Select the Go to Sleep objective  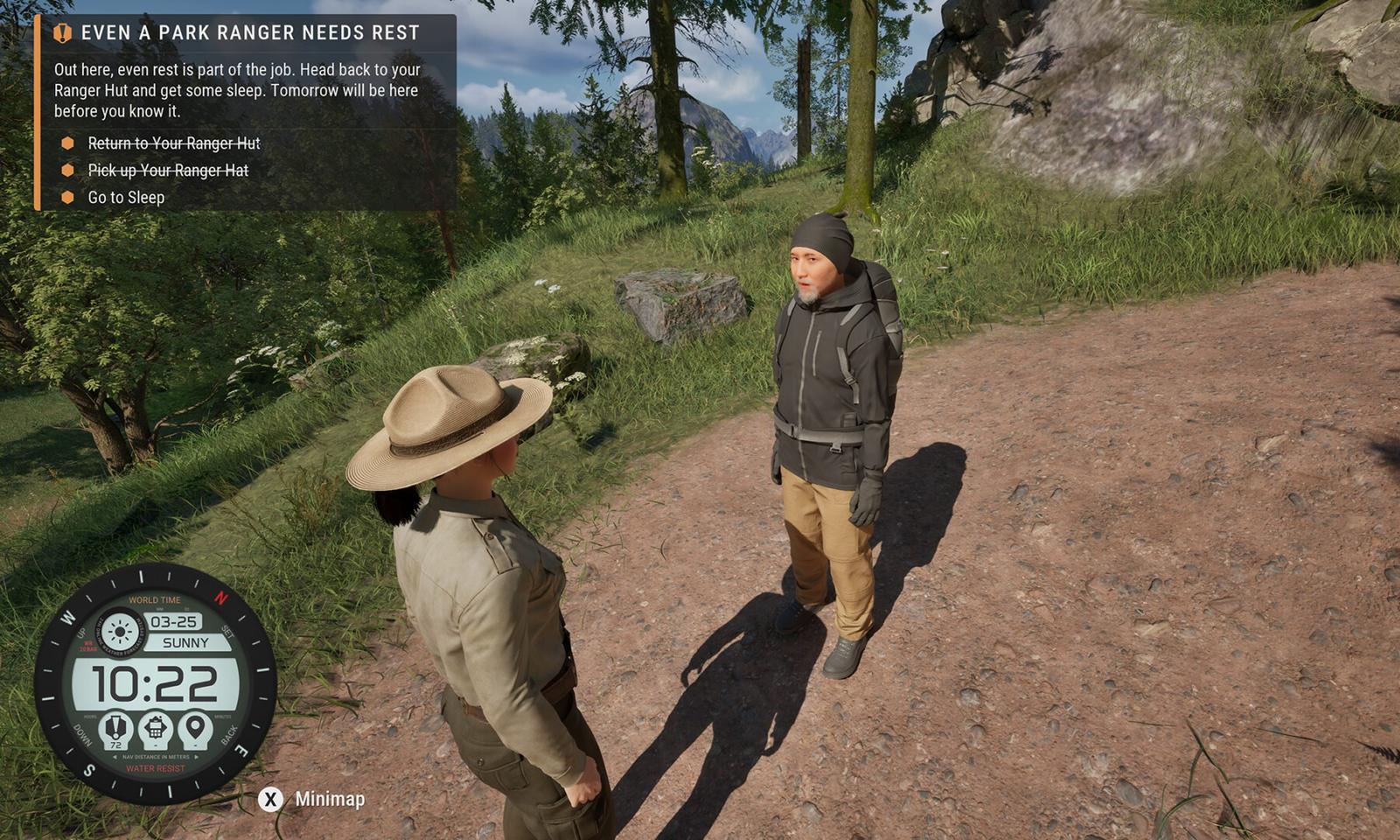point(126,198)
